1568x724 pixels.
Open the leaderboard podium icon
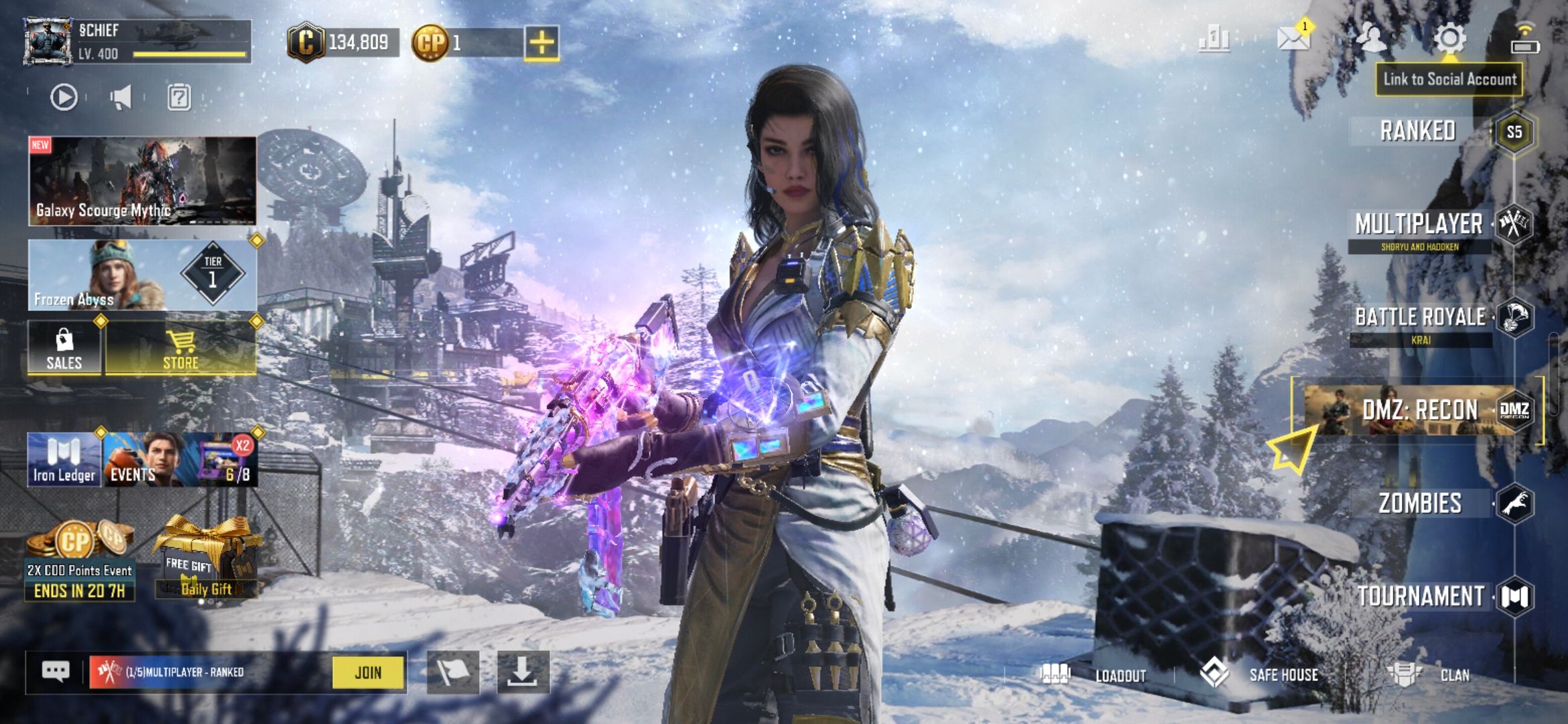[x=1214, y=39]
